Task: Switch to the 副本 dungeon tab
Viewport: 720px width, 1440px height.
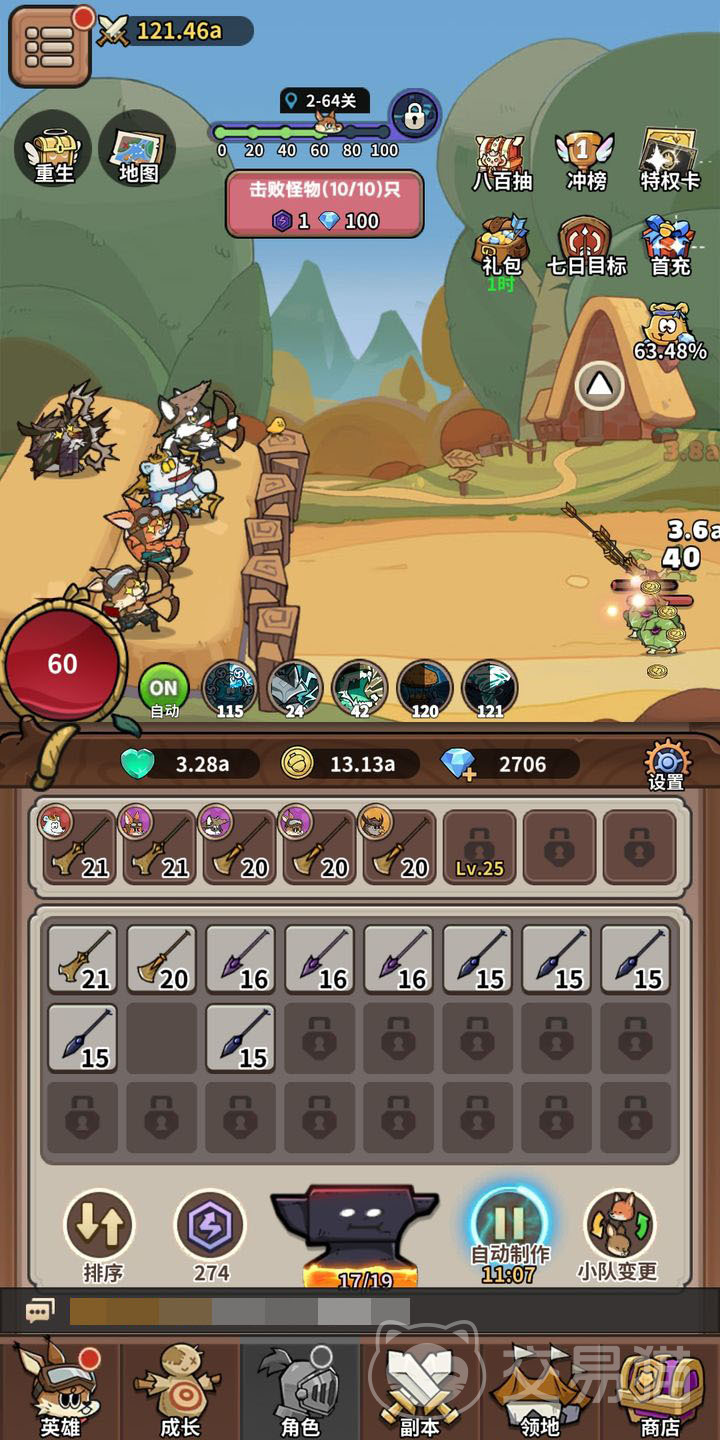Action: [x=419, y=1390]
